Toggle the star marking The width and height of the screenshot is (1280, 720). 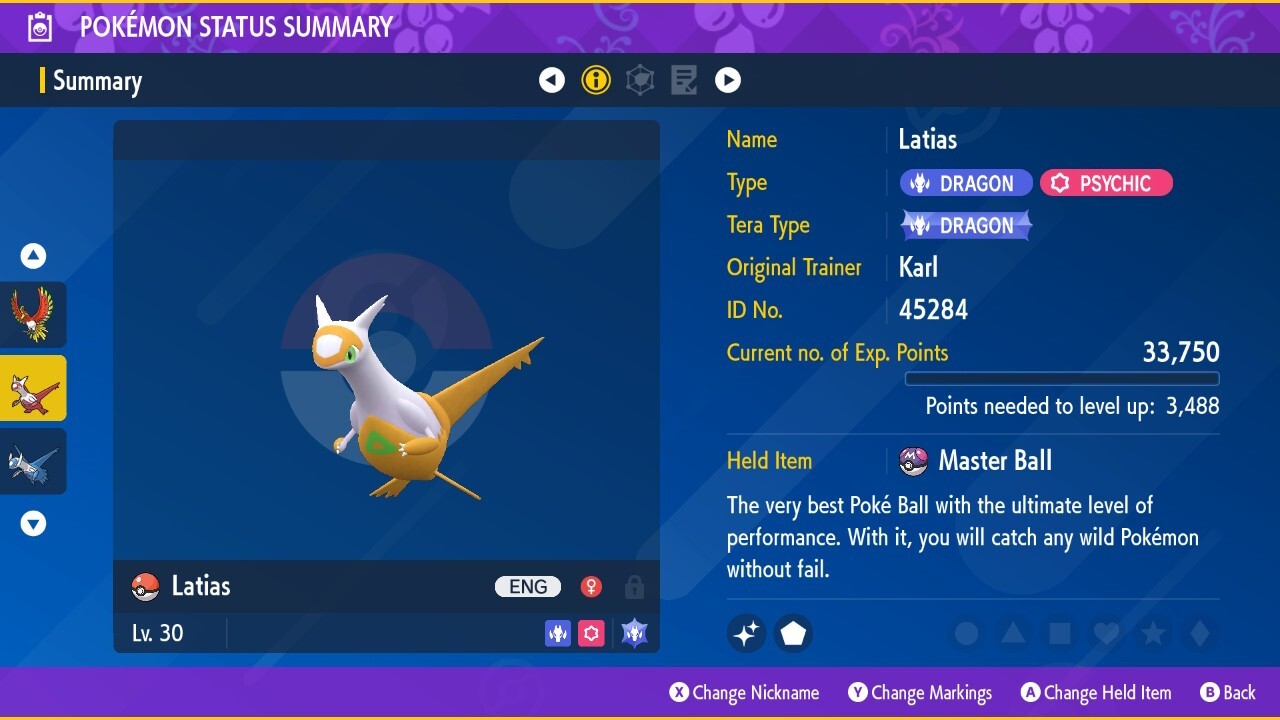(1153, 633)
